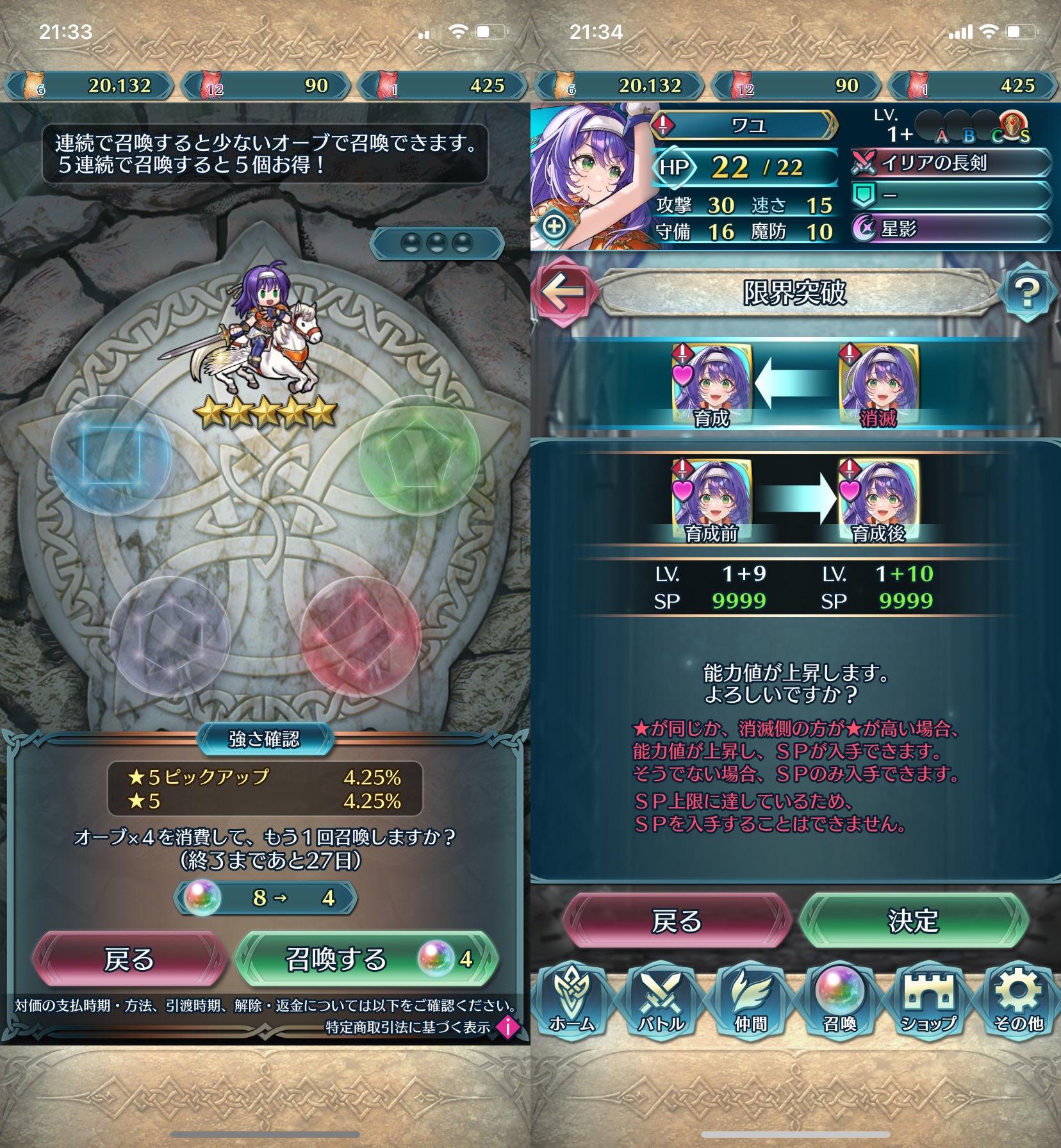Expand hero details with the plus icon
Viewport: 1061px width, 1148px height.
click(554, 226)
